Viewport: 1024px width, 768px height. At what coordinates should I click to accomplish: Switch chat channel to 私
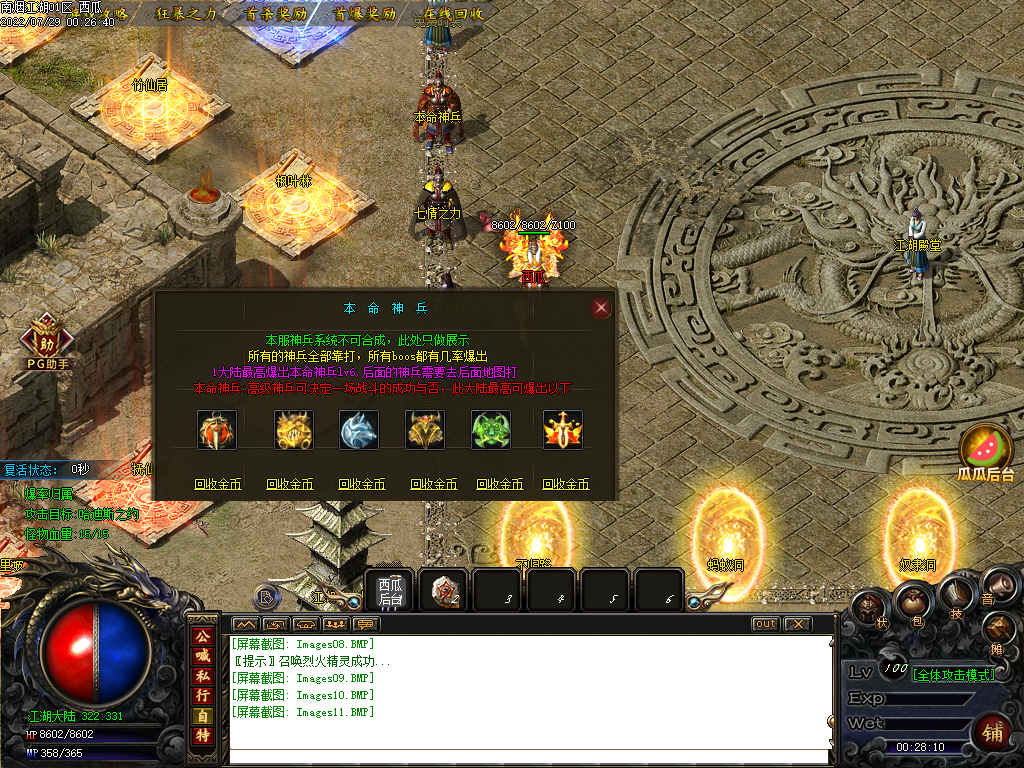(203, 675)
